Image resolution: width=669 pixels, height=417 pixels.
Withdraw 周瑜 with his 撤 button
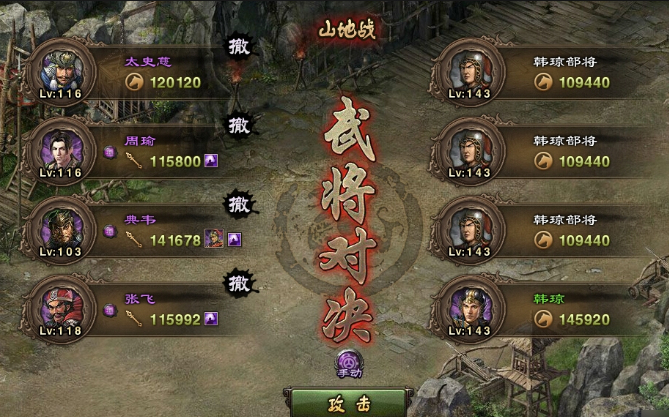tap(239, 125)
